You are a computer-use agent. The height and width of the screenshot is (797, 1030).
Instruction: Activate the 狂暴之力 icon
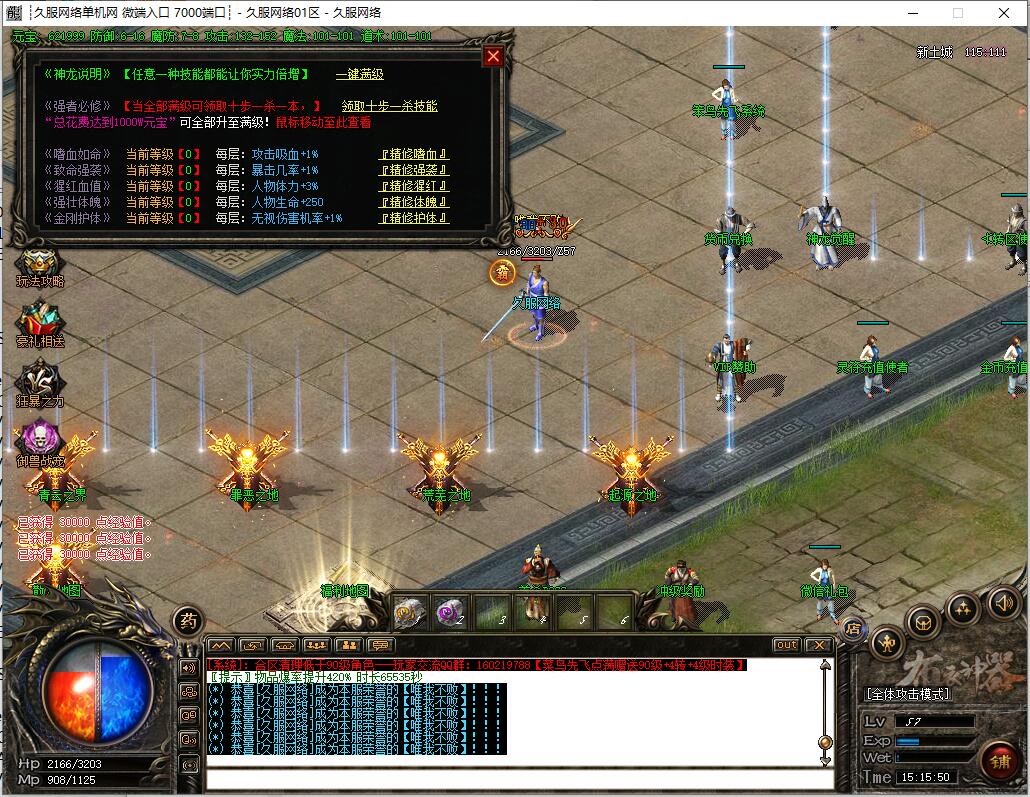click(x=40, y=383)
